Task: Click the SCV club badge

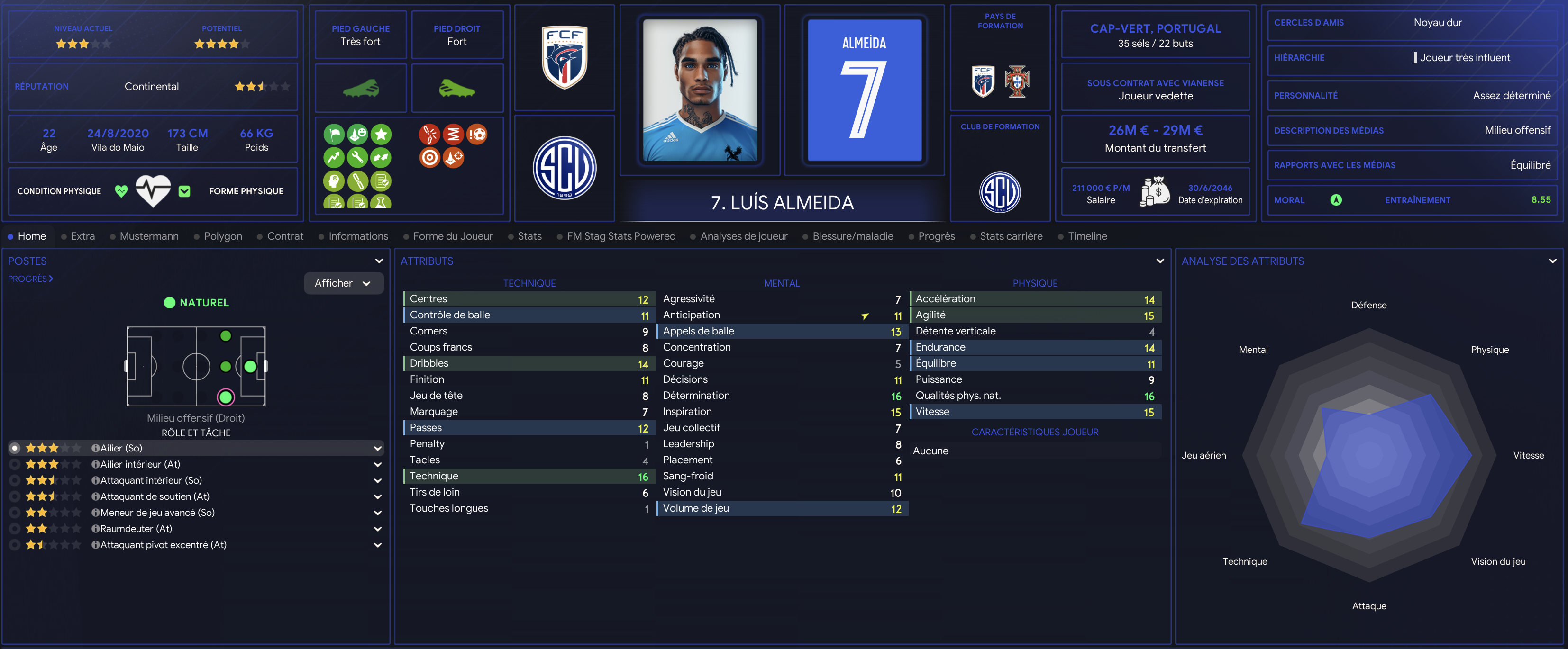Action: pos(564,168)
